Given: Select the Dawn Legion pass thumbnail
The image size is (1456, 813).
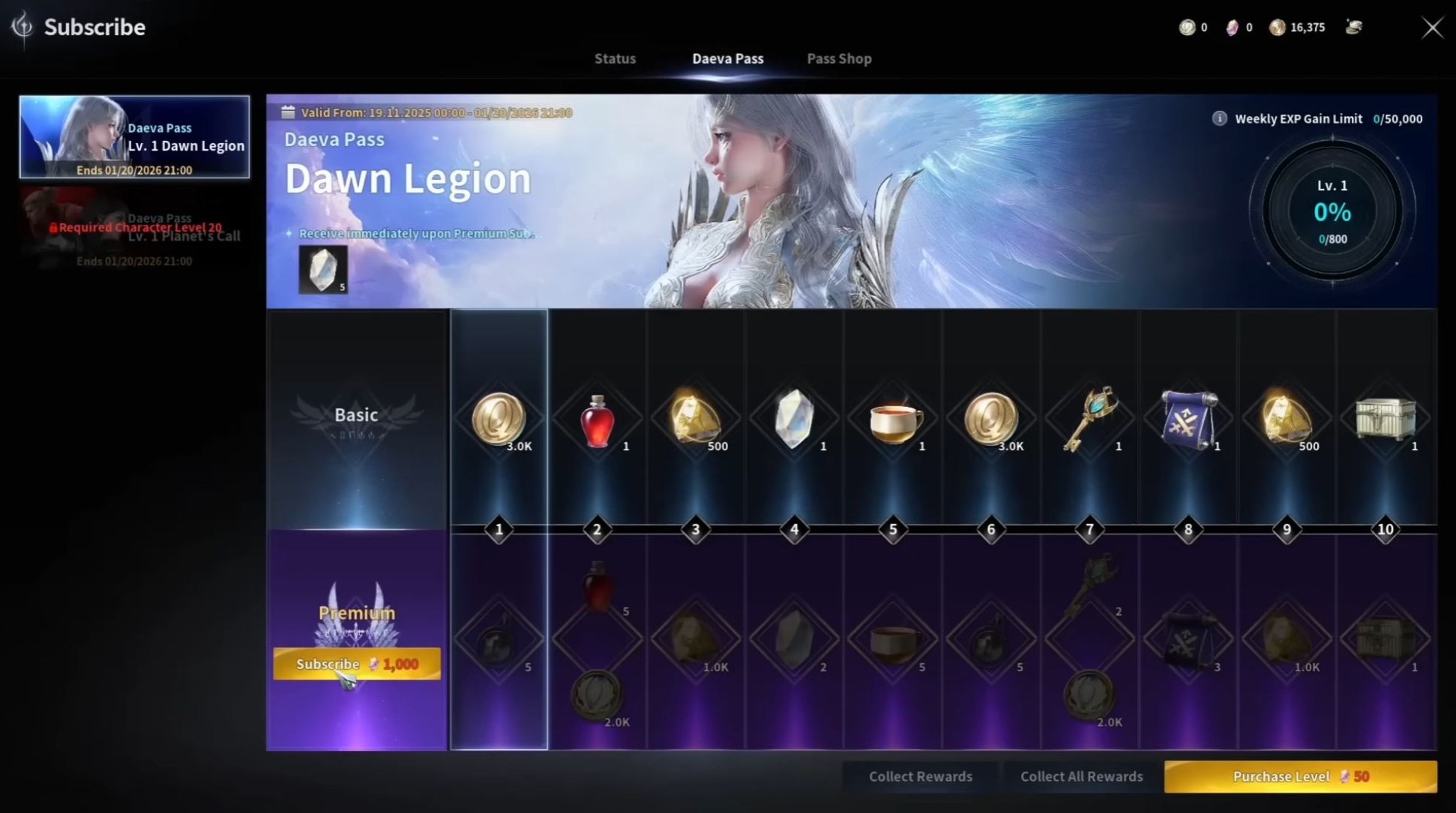Looking at the screenshot, I should [x=135, y=137].
